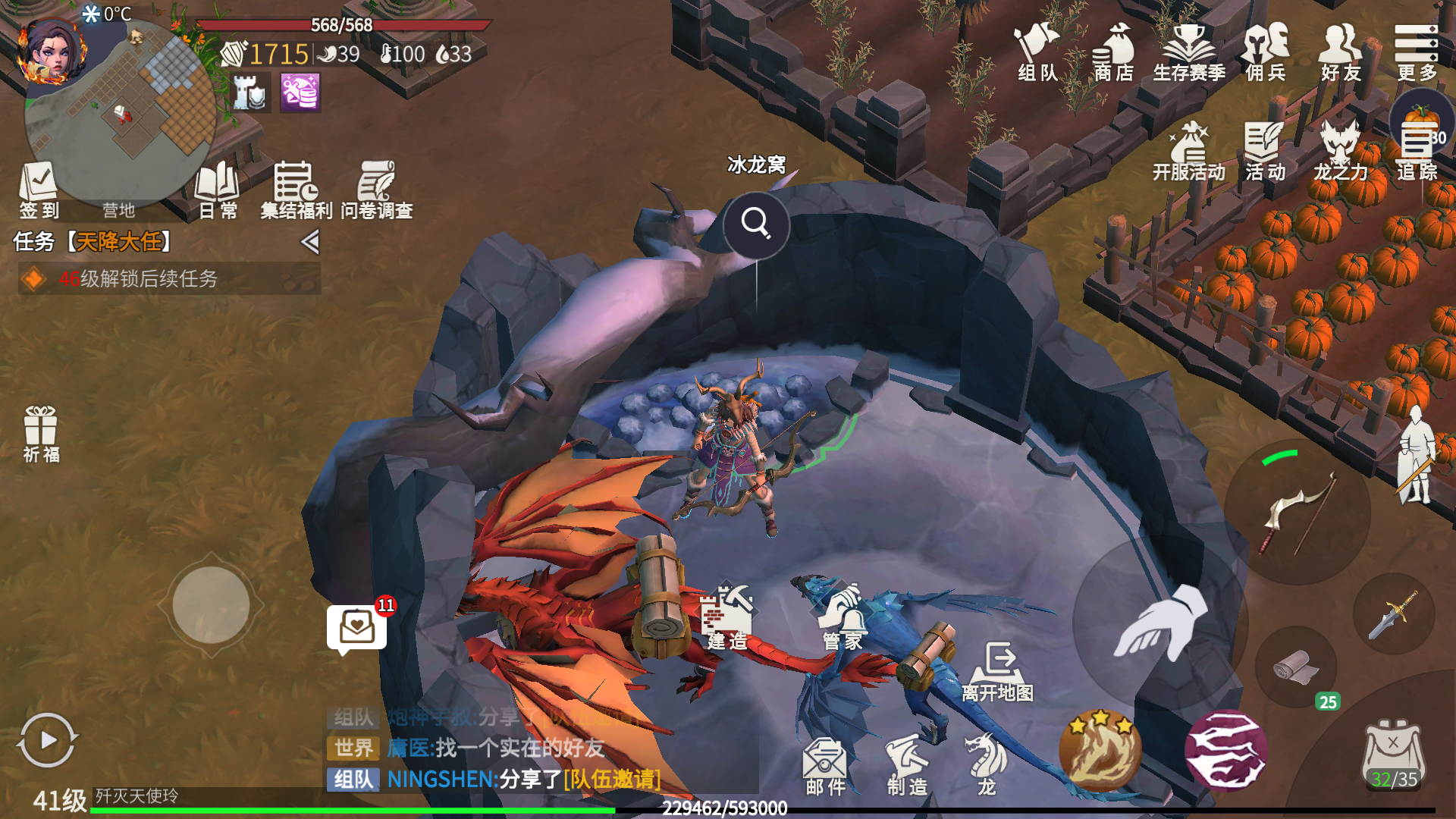Open the 好友 friends list
The image size is (1456, 819).
pyautogui.click(x=1341, y=52)
